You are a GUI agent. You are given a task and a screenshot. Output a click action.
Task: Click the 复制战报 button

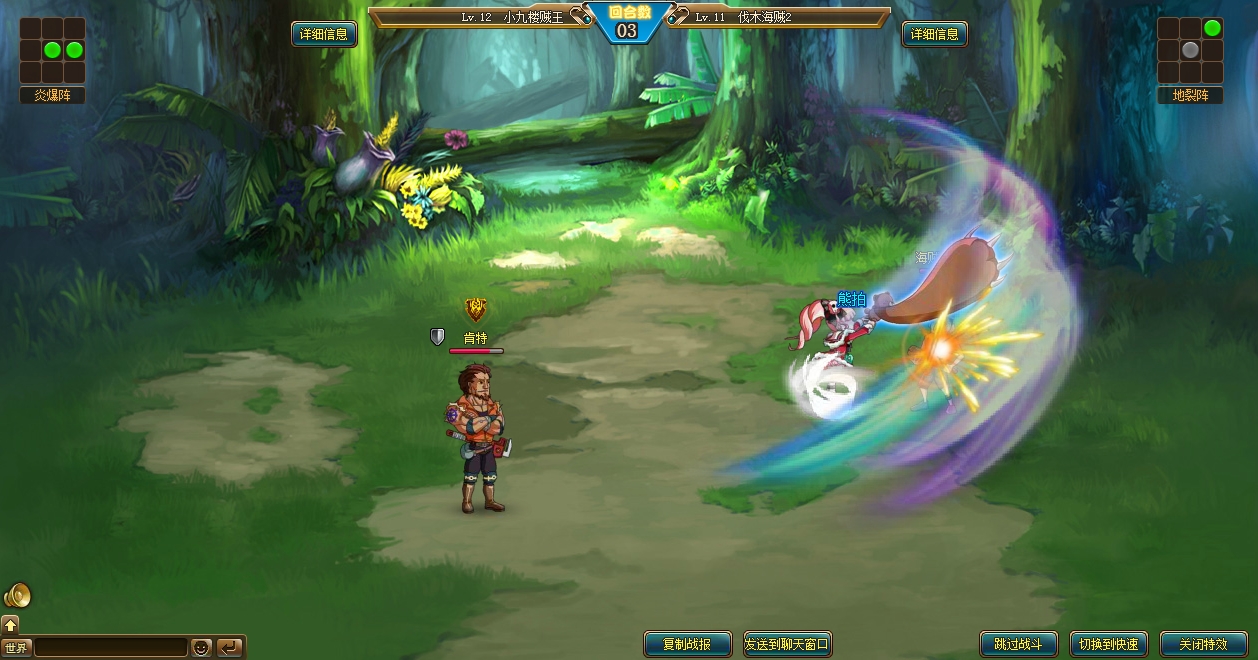(687, 644)
